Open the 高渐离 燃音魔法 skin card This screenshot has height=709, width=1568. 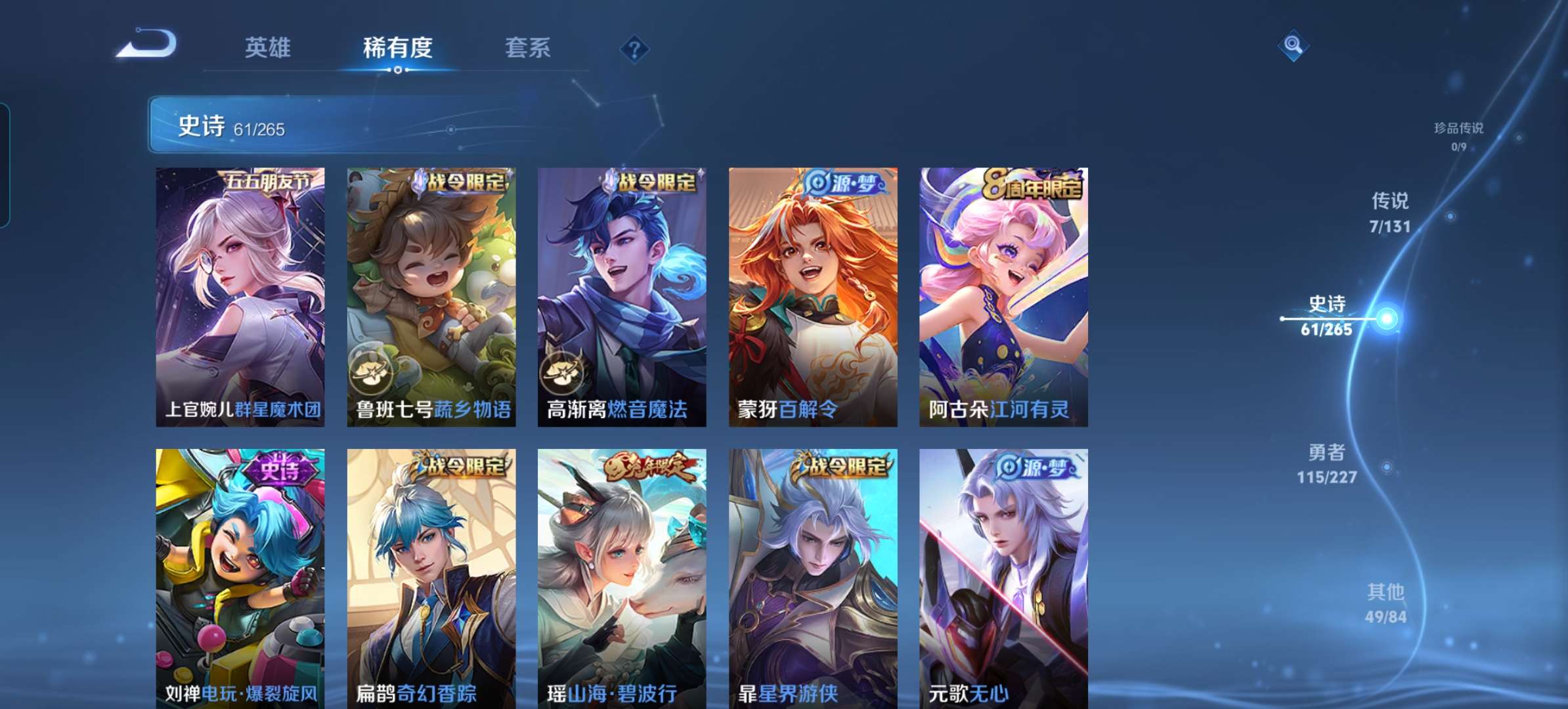click(x=622, y=297)
